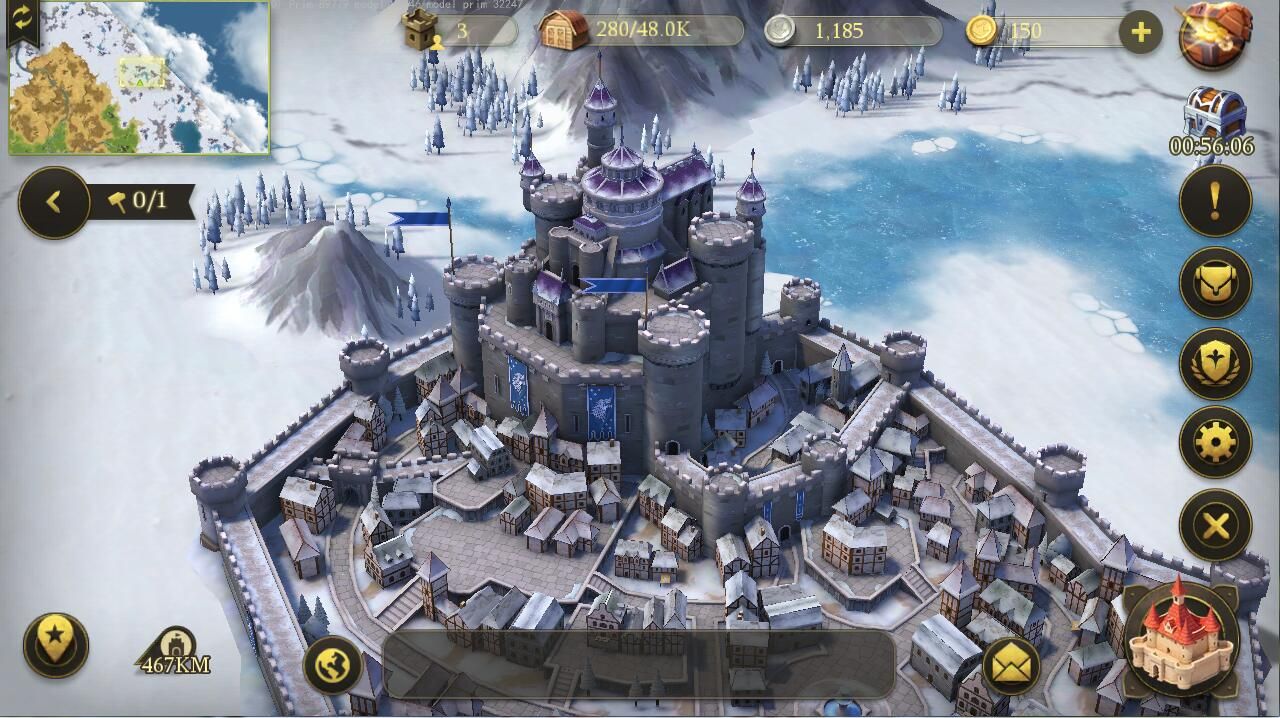
Task: Open the builder hammer queue
Action: point(140,201)
